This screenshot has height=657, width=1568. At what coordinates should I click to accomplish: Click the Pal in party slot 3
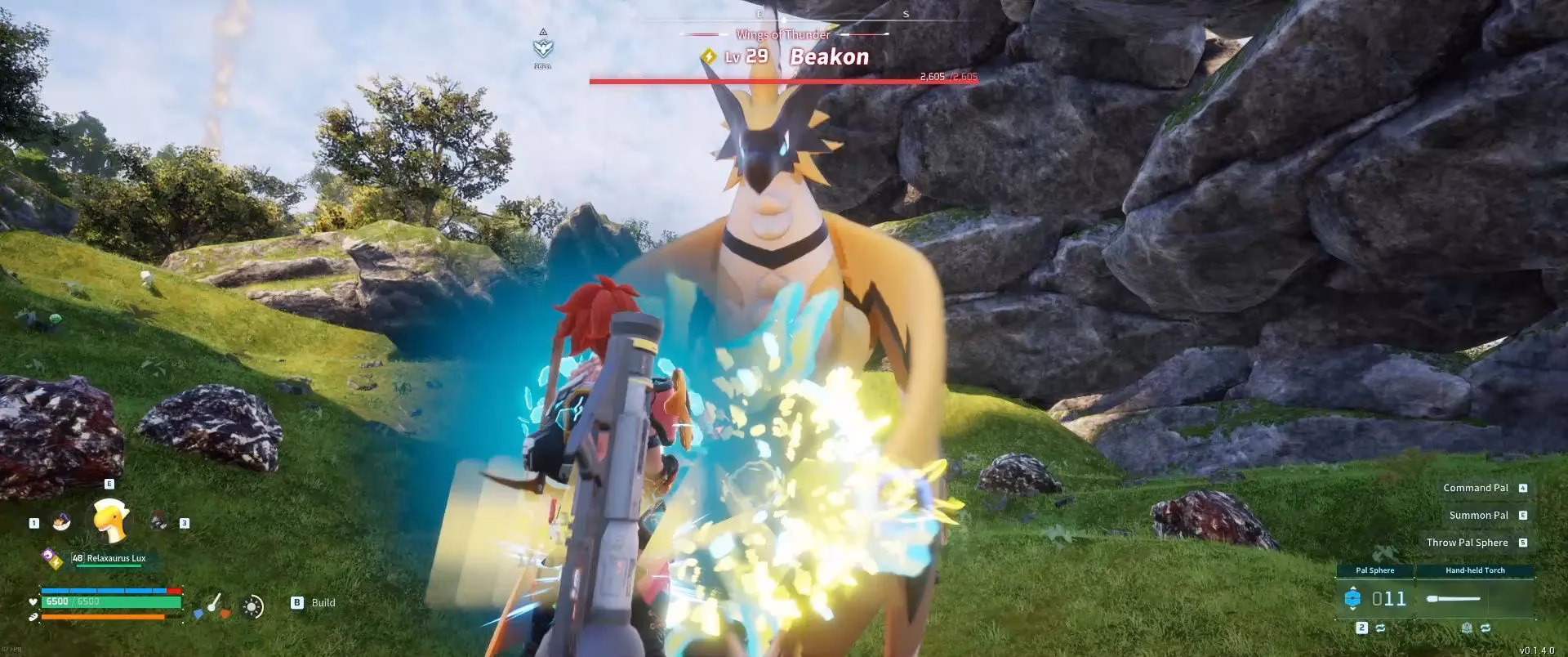point(158,521)
